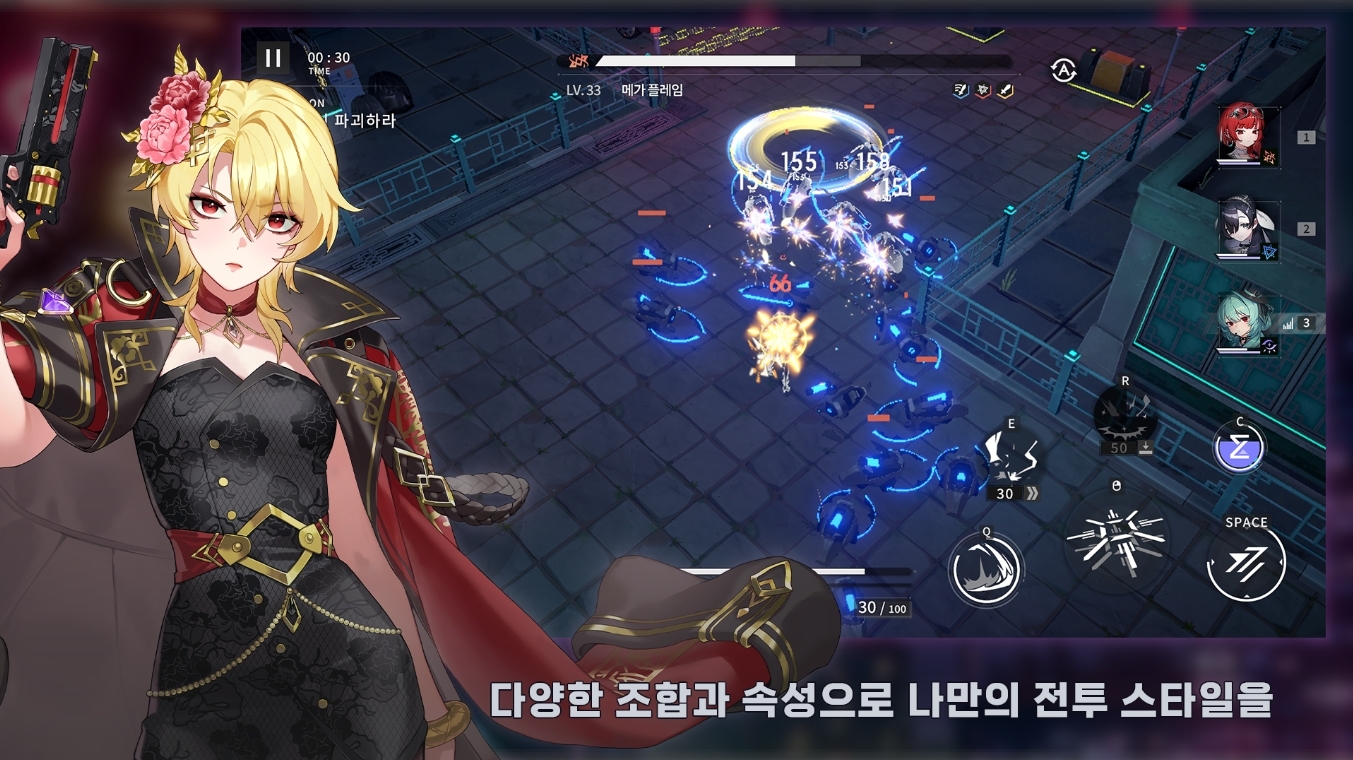Viewport: 1353px width, 760px height.
Task: Expand the double-chevron next to E charges
Action: (x=1032, y=493)
